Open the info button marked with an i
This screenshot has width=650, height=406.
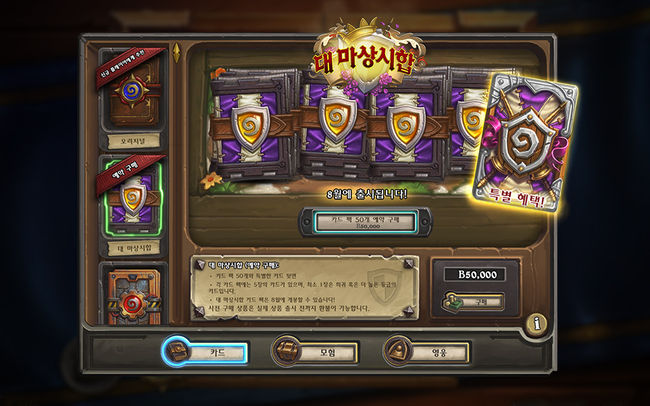(538, 323)
